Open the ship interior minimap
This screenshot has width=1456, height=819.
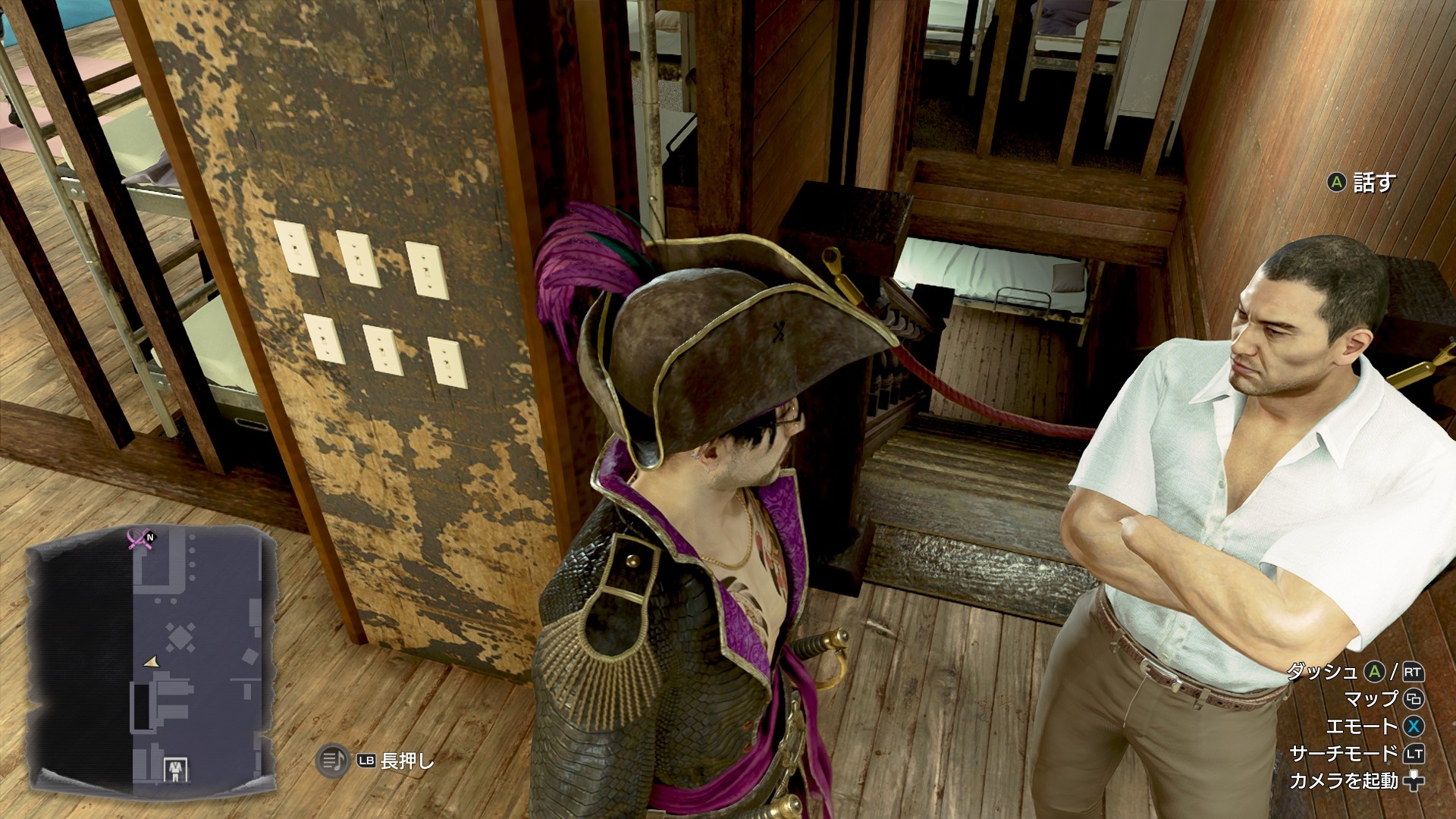click(x=149, y=656)
